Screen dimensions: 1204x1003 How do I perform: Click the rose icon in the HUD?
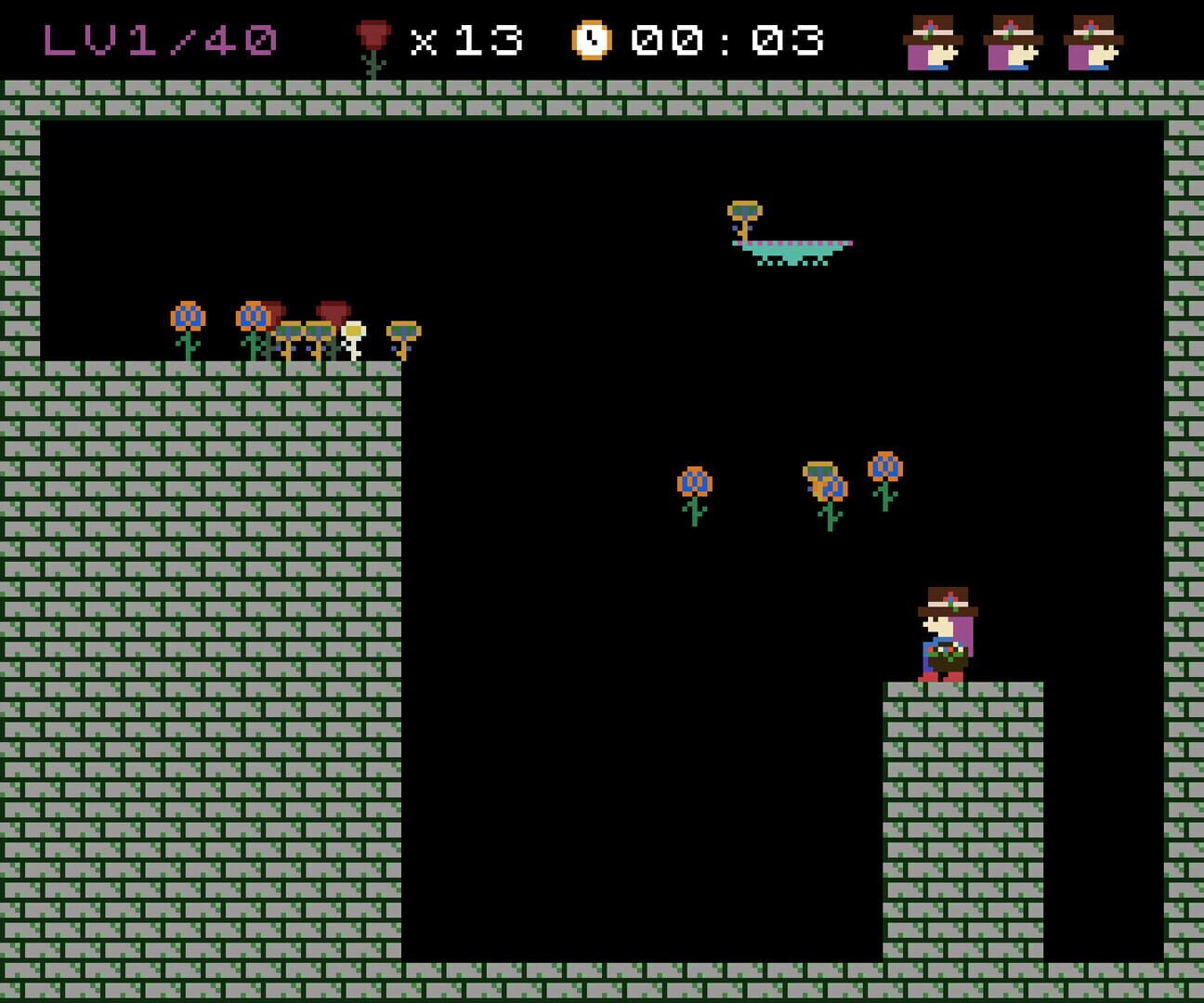(x=374, y=39)
